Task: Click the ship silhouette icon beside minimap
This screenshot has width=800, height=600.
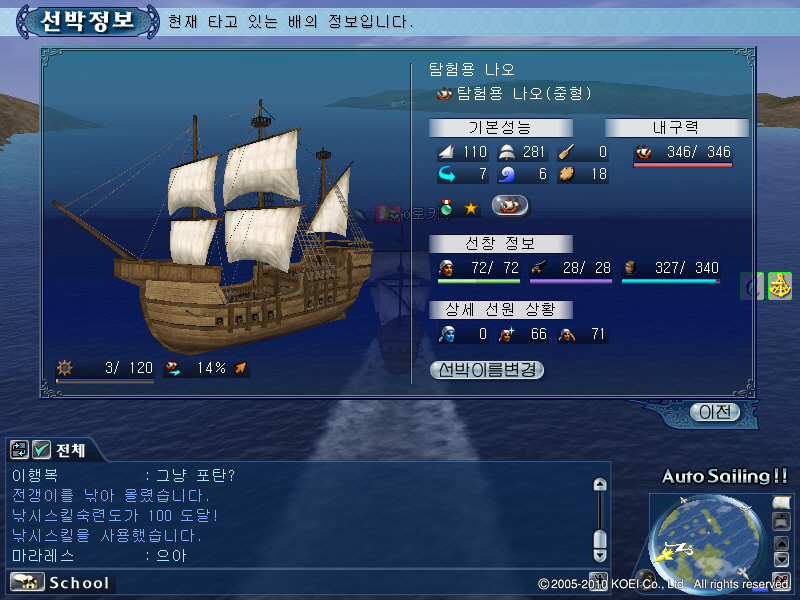Action: pos(781,521)
